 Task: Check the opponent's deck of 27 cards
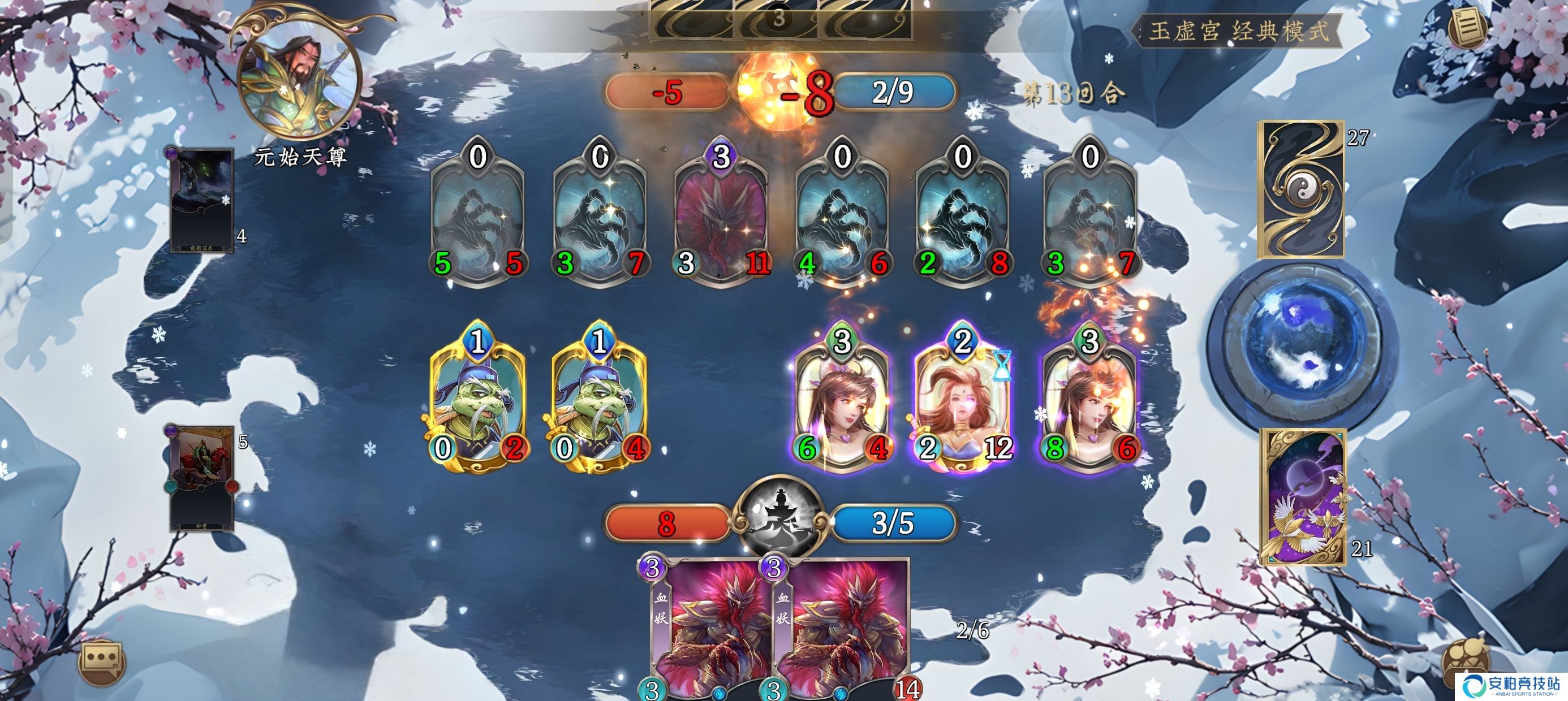[x=1302, y=190]
